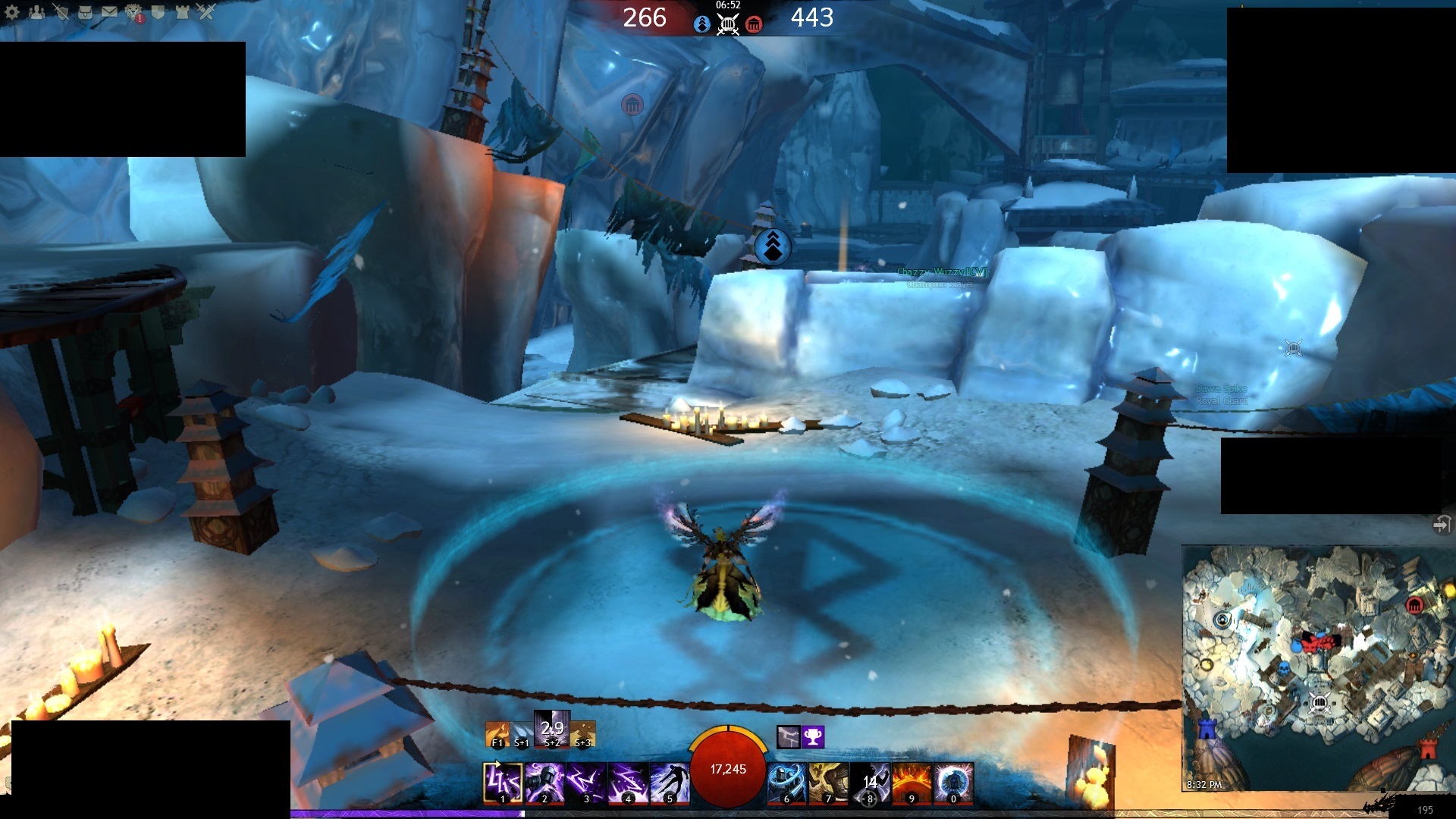Open the PvP crossed swords panel
1456x819 pixels.
206,12
